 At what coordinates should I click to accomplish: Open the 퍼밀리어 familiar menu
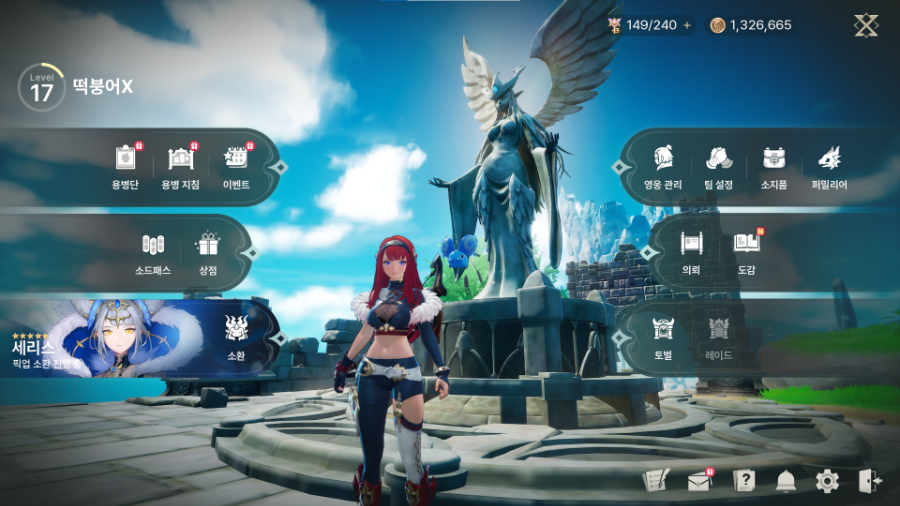coord(829,165)
